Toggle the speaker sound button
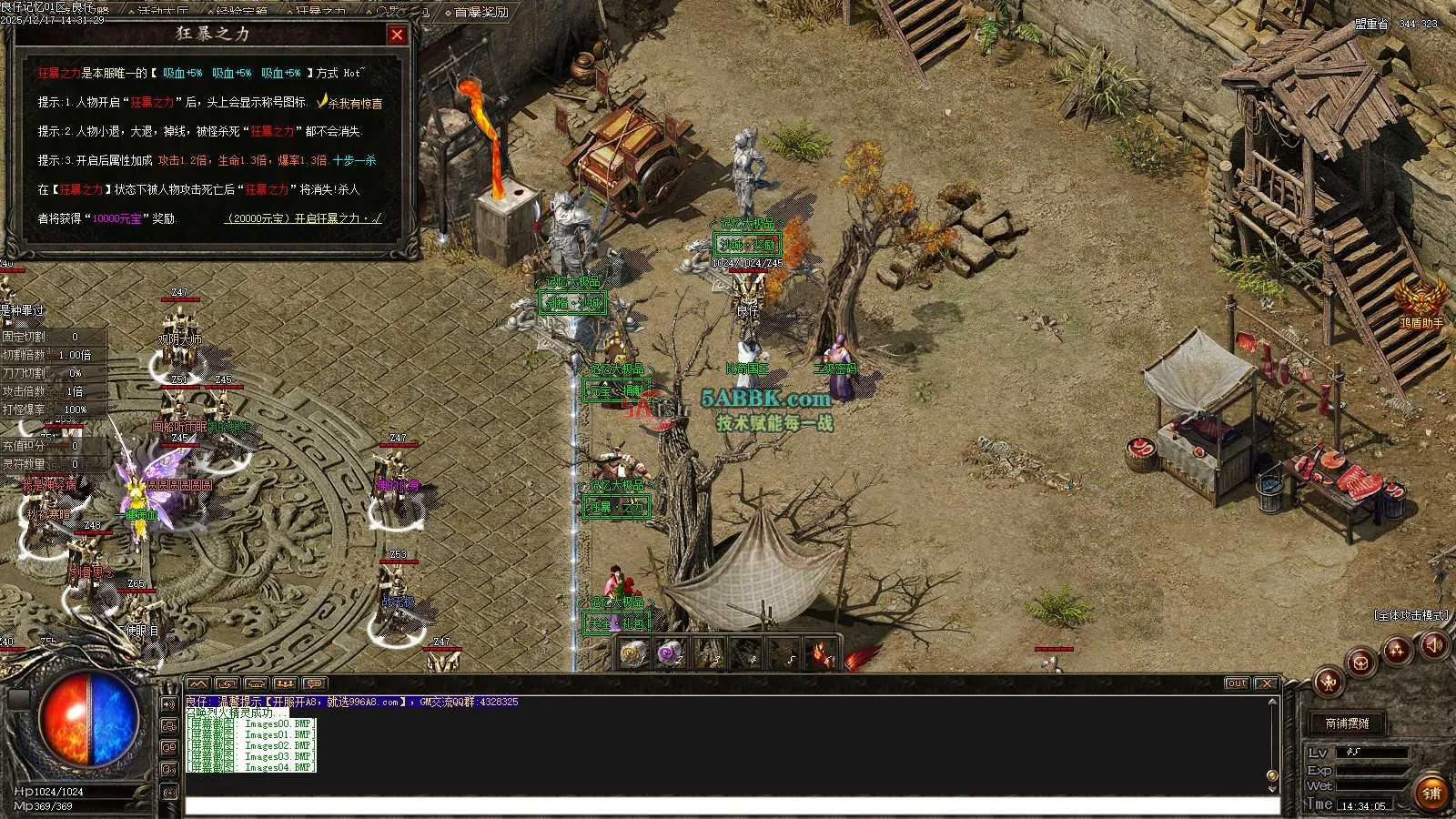 [1434, 645]
